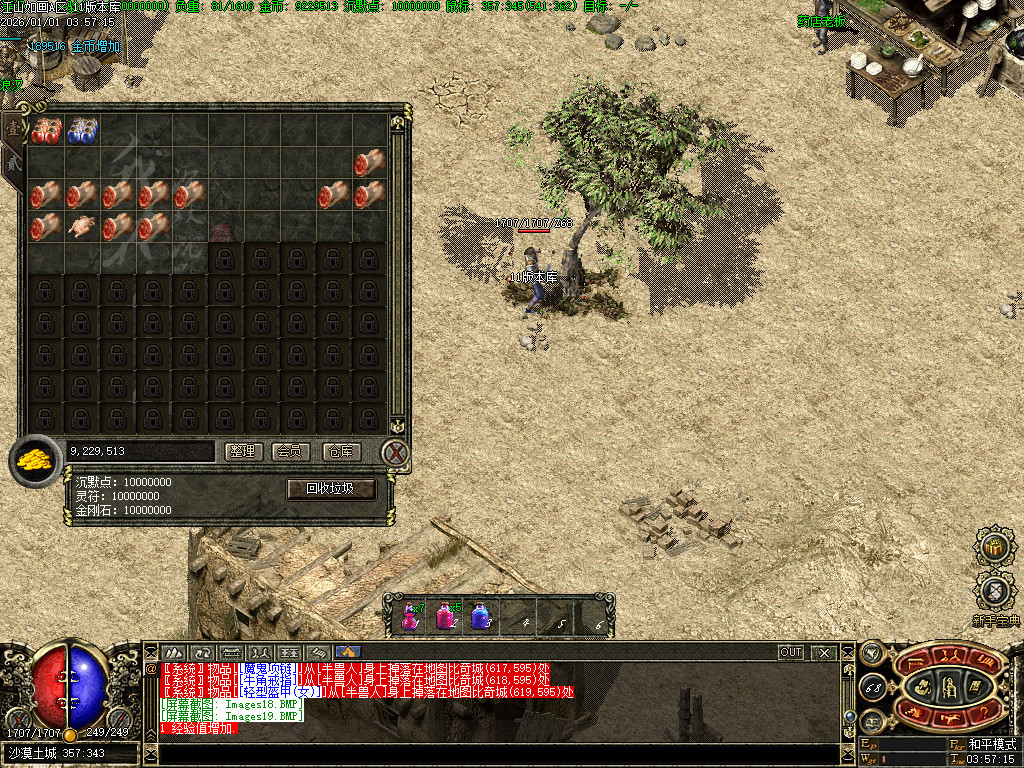1024x768 pixels.
Task: Select the red potion bundle in the bag
Action: tap(46, 130)
